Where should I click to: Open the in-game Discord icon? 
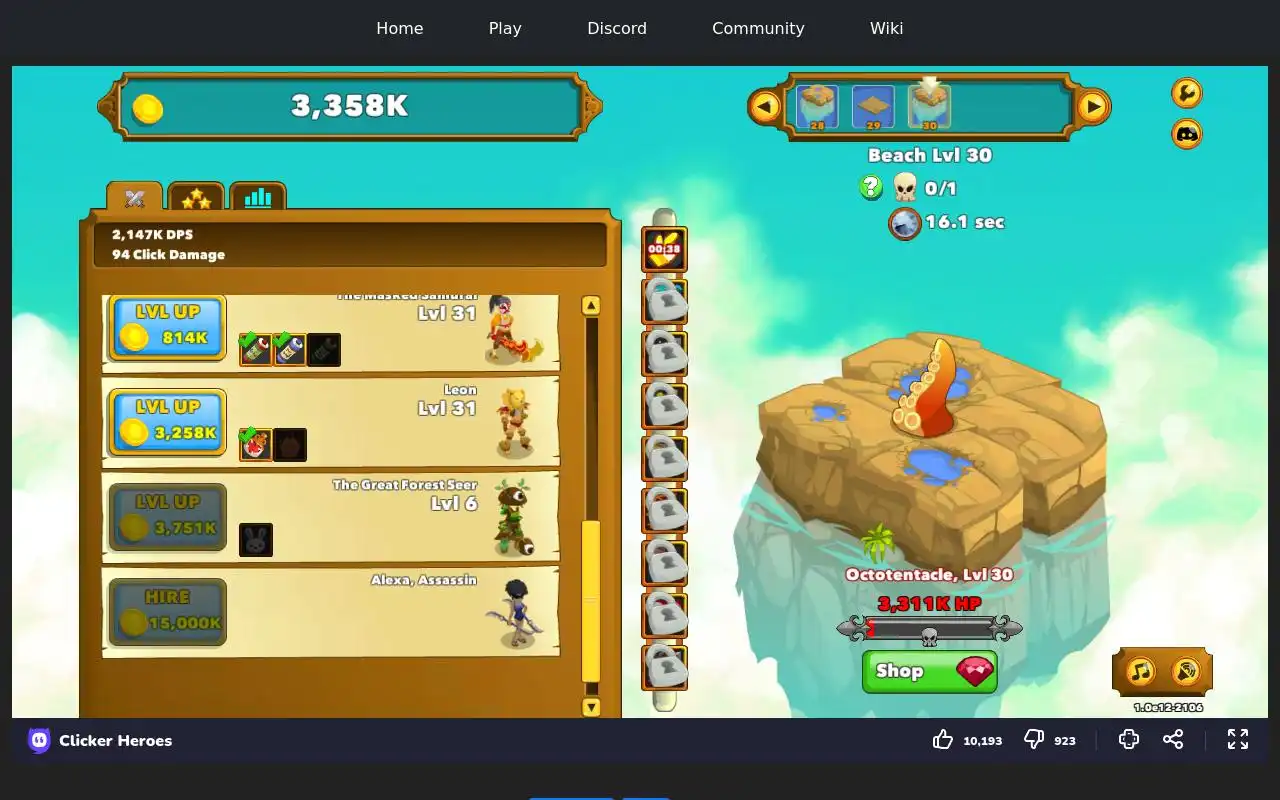(x=1187, y=134)
